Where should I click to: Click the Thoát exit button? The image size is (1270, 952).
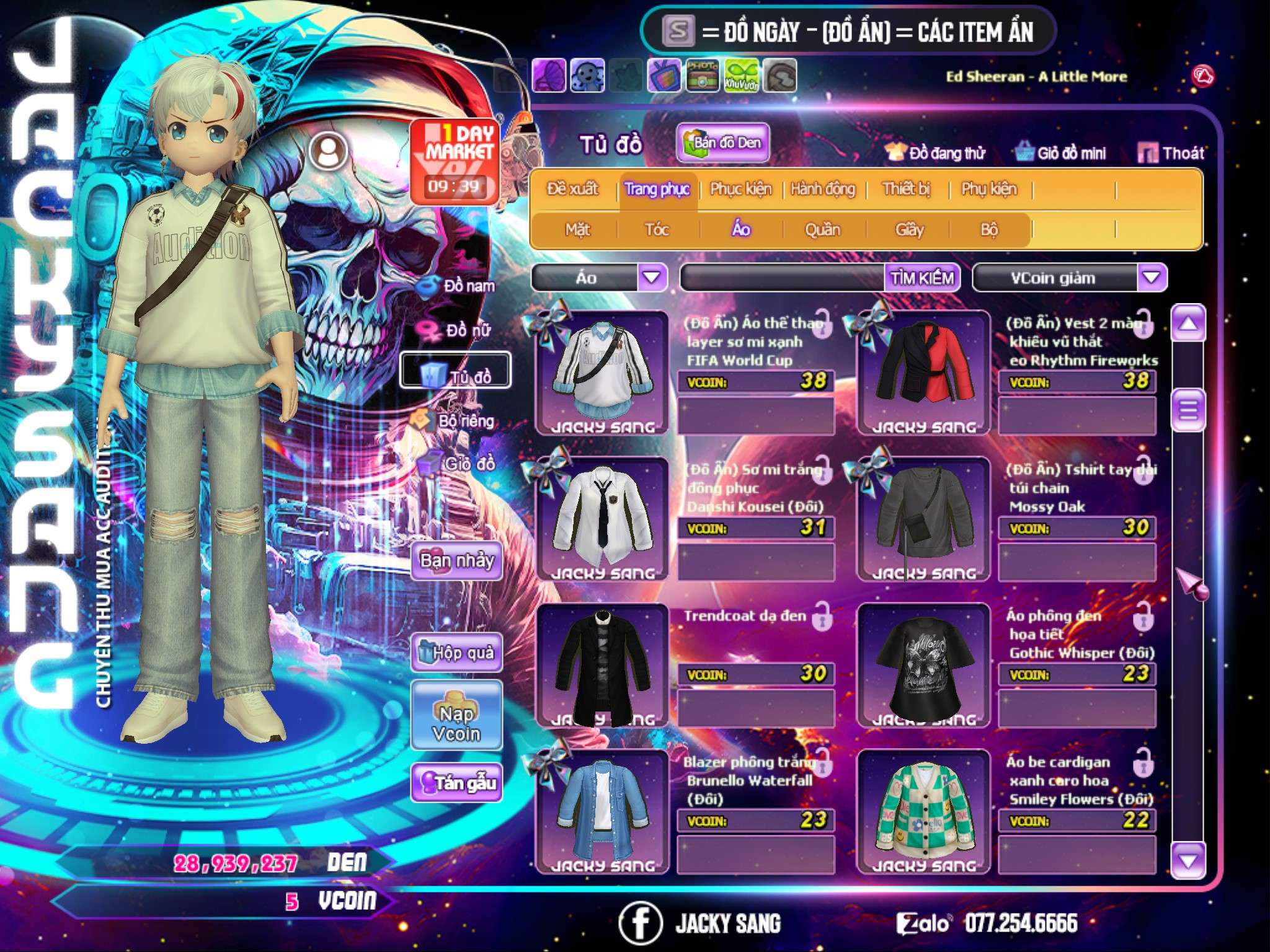point(1171,153)
